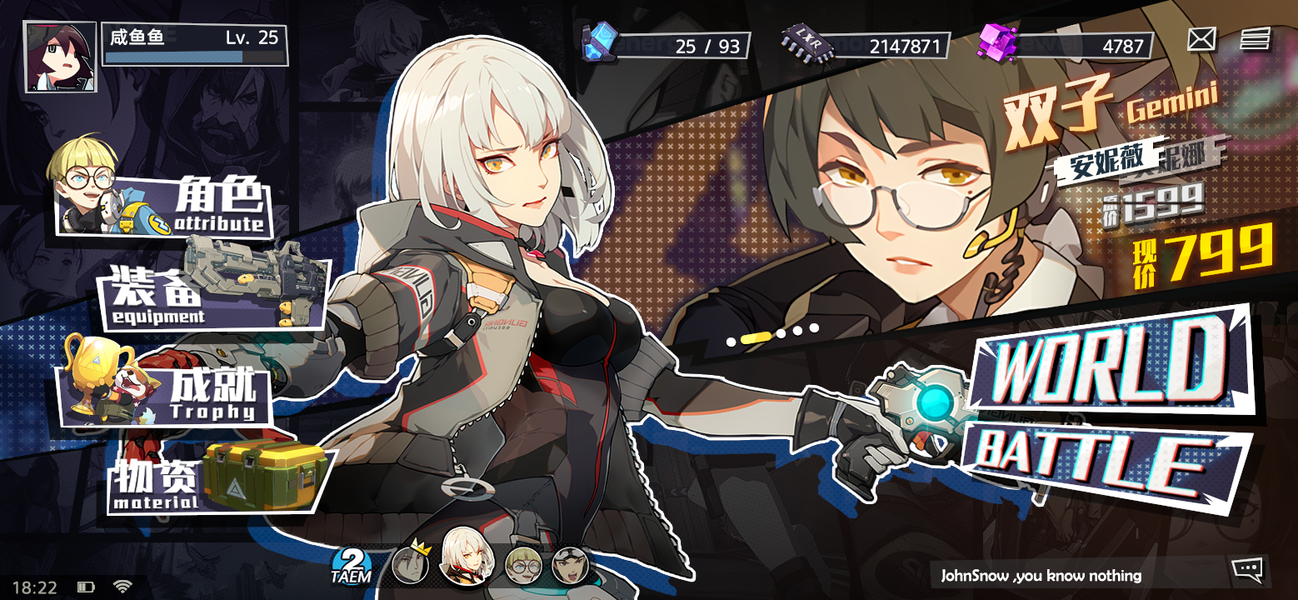Open the player profile avatar
The image size is (1298, 600).
pos(60,57)
